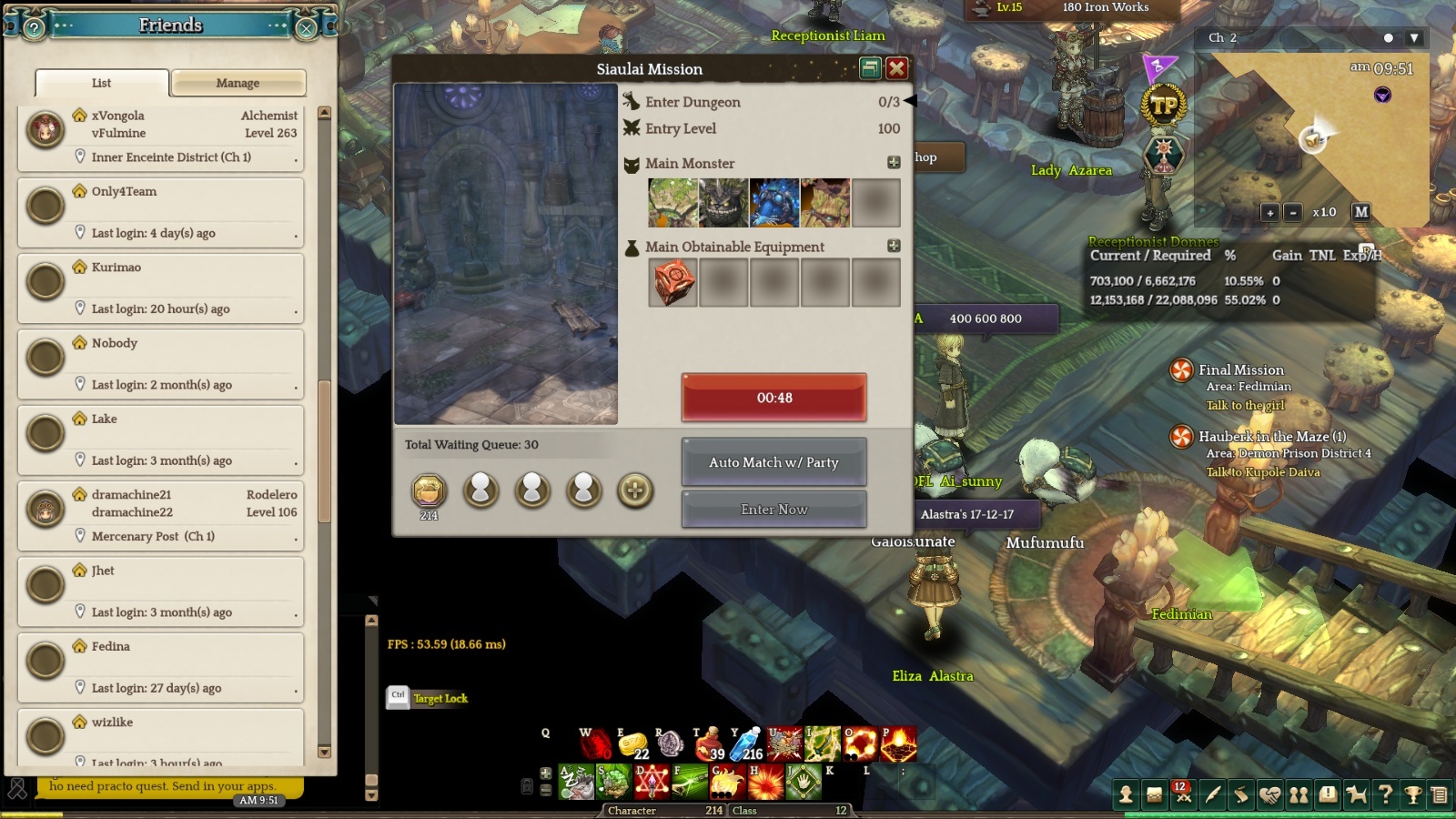1456x819 pixels.
Task: Track the Final Mission quest entry
Action: 1240,369
